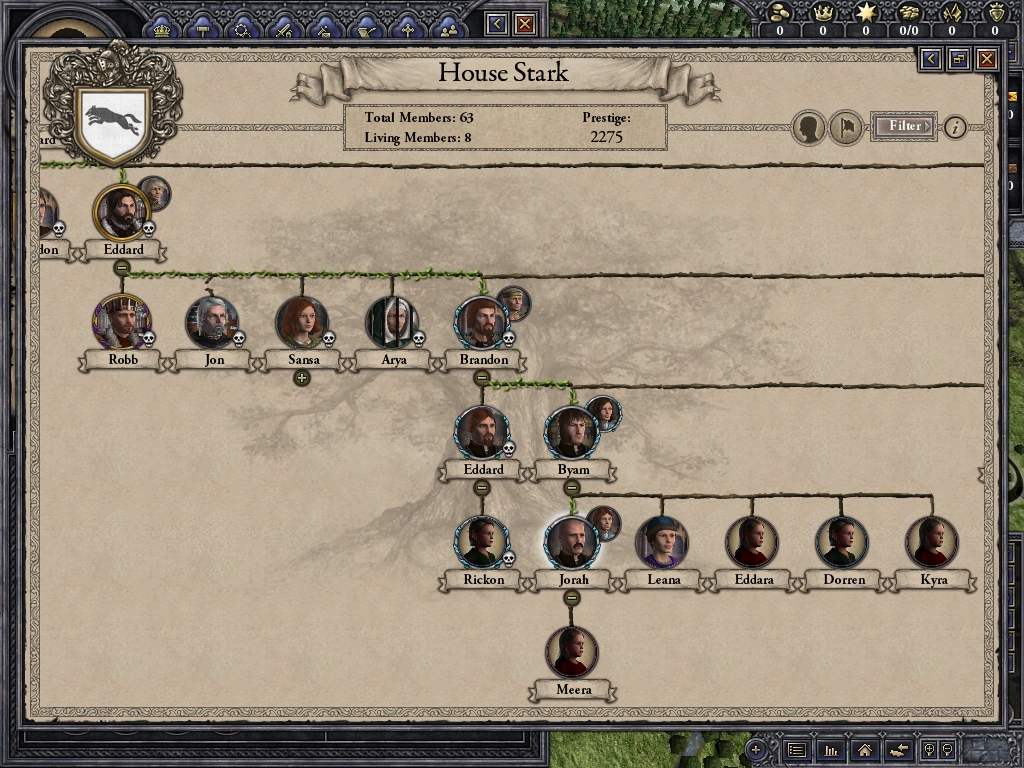This screenshot has height=768, width=1024.
Task: Expand Sansa's descendants with the plus button
Action: (301, 378)
